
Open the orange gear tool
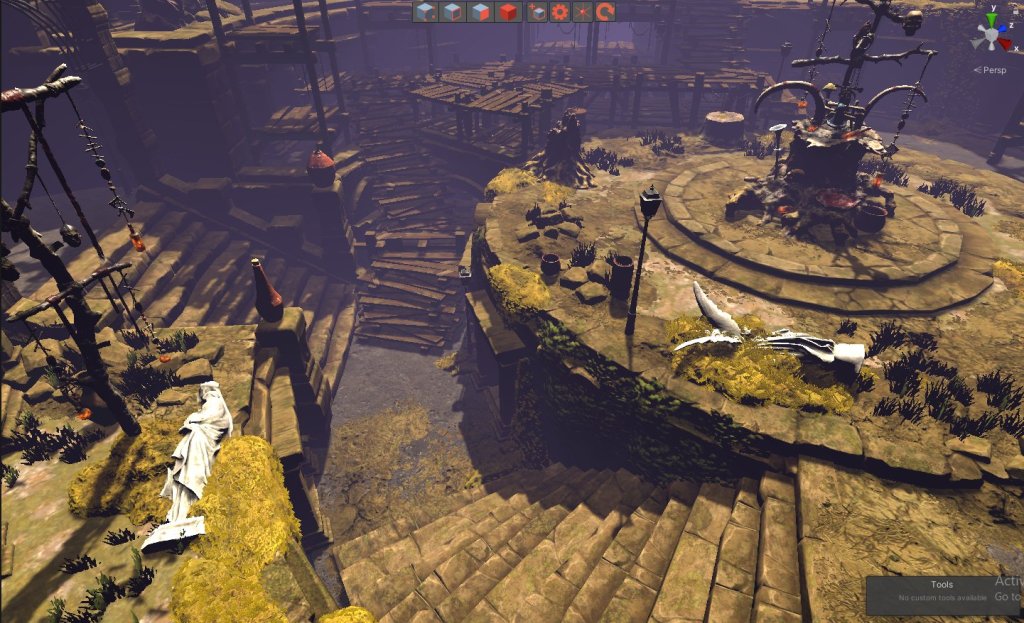tap(560, 12)
